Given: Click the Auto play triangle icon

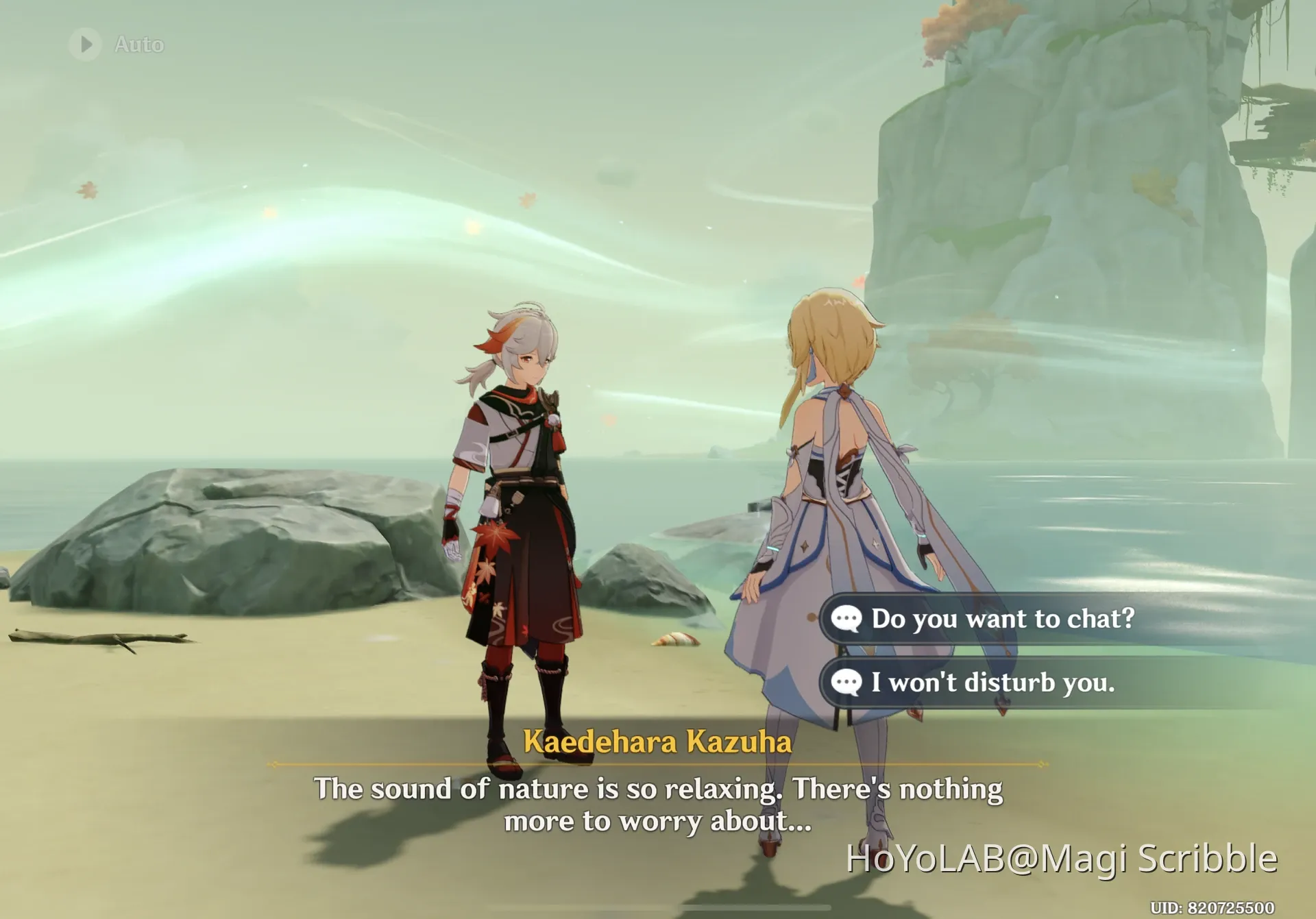Looking at the screenshot, I should 86,43.
